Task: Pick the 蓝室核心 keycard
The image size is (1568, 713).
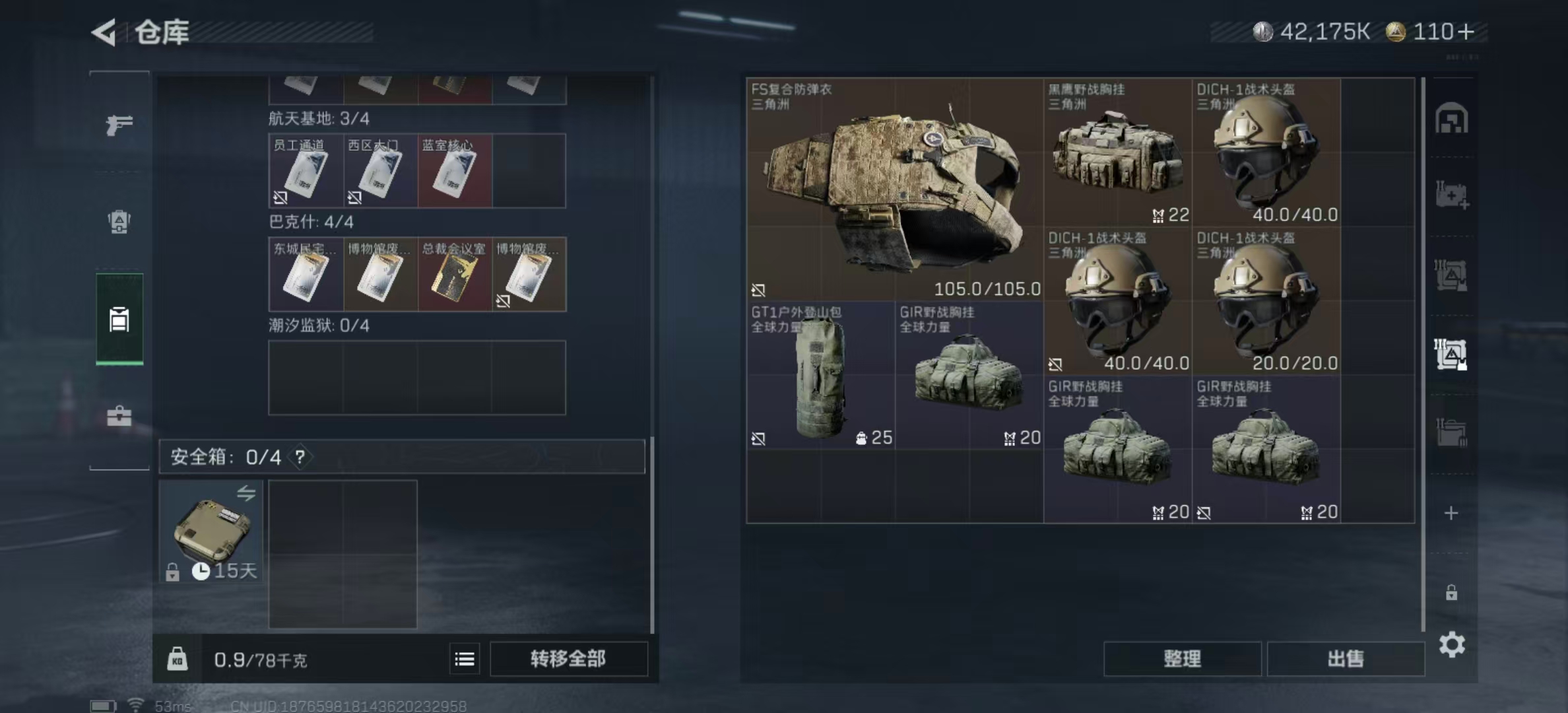Action: point(455,172)
